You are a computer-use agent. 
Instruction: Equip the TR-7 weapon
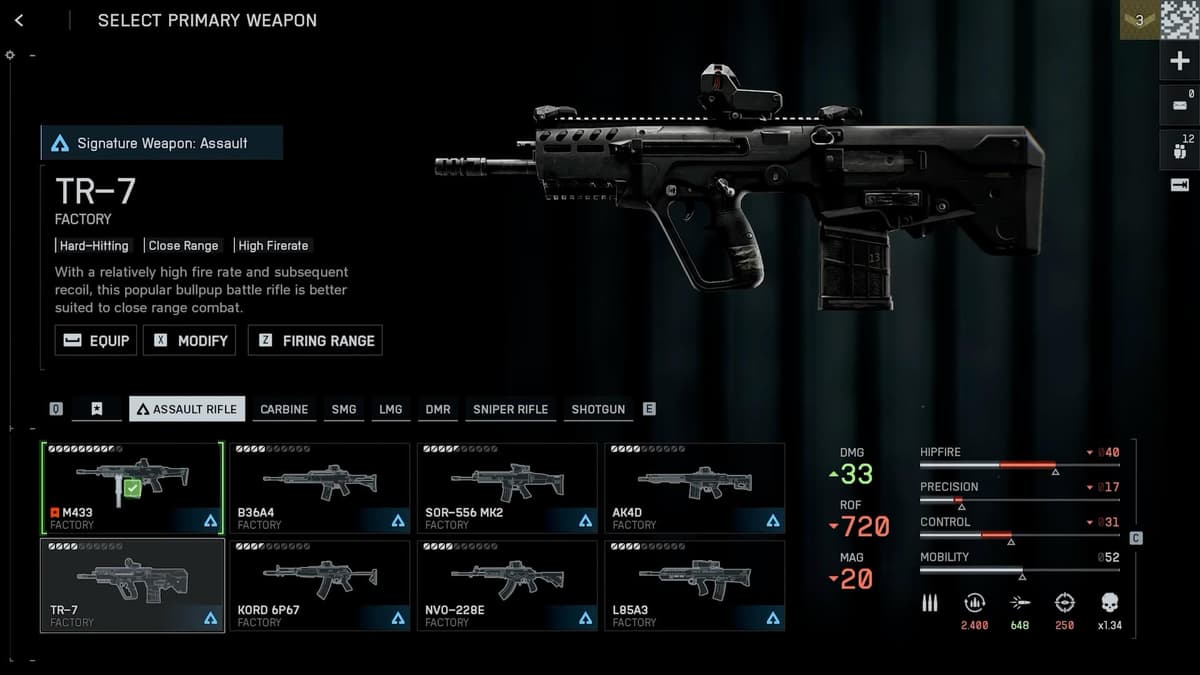coord(96,340)
